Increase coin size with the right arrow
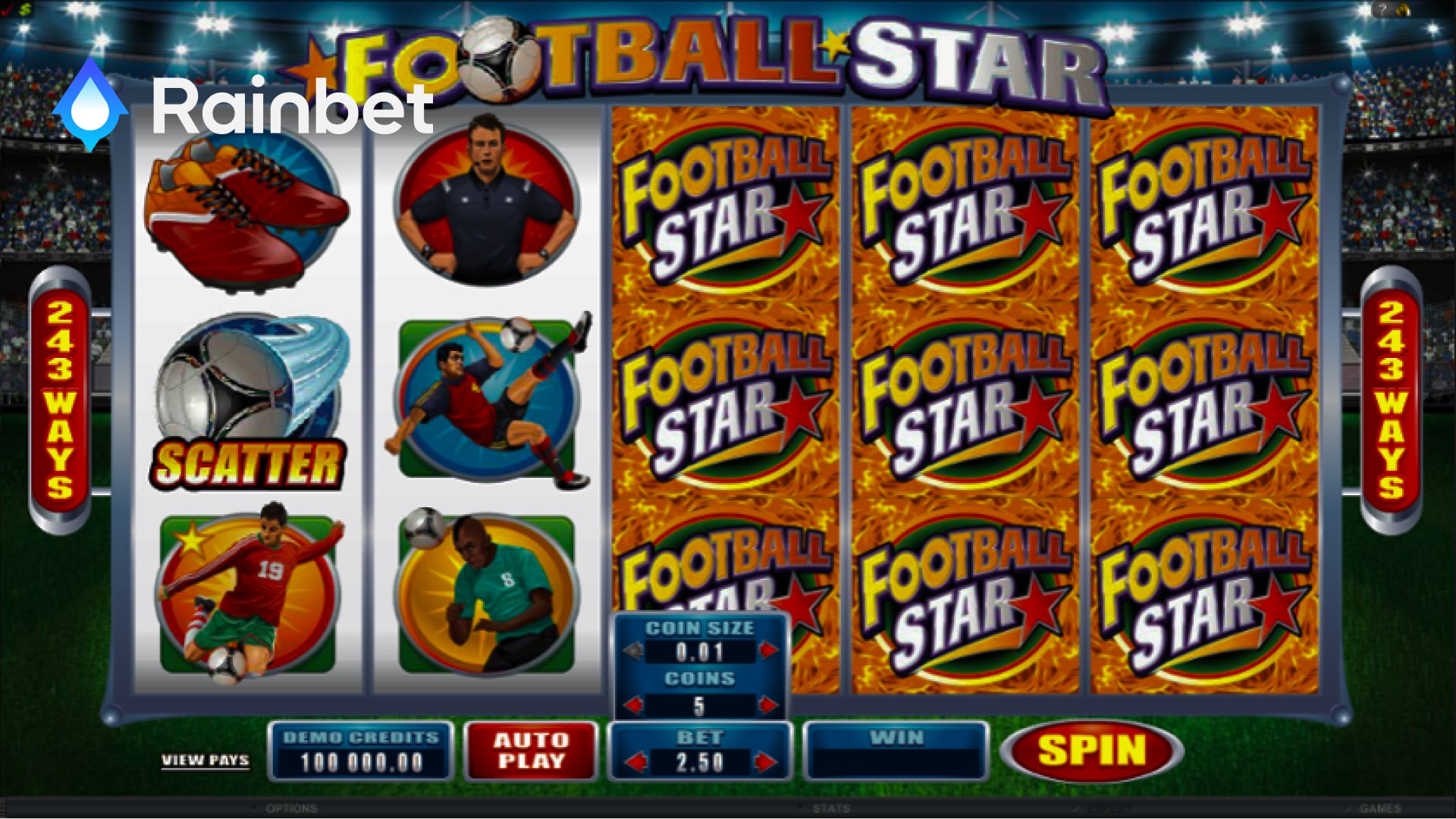 [768, 651]
